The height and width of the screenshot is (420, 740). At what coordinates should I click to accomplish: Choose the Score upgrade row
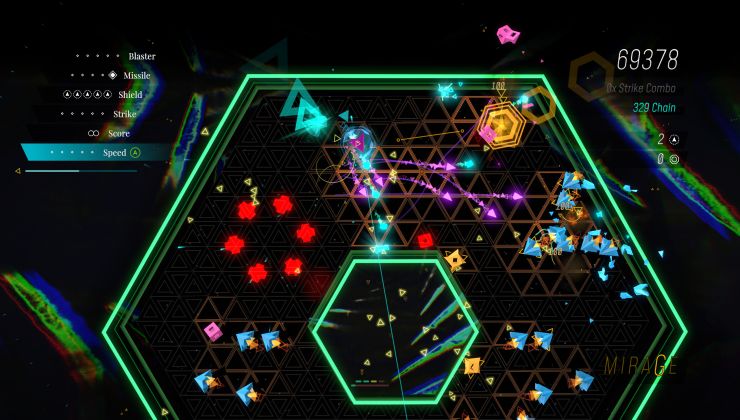click(118, 133)
